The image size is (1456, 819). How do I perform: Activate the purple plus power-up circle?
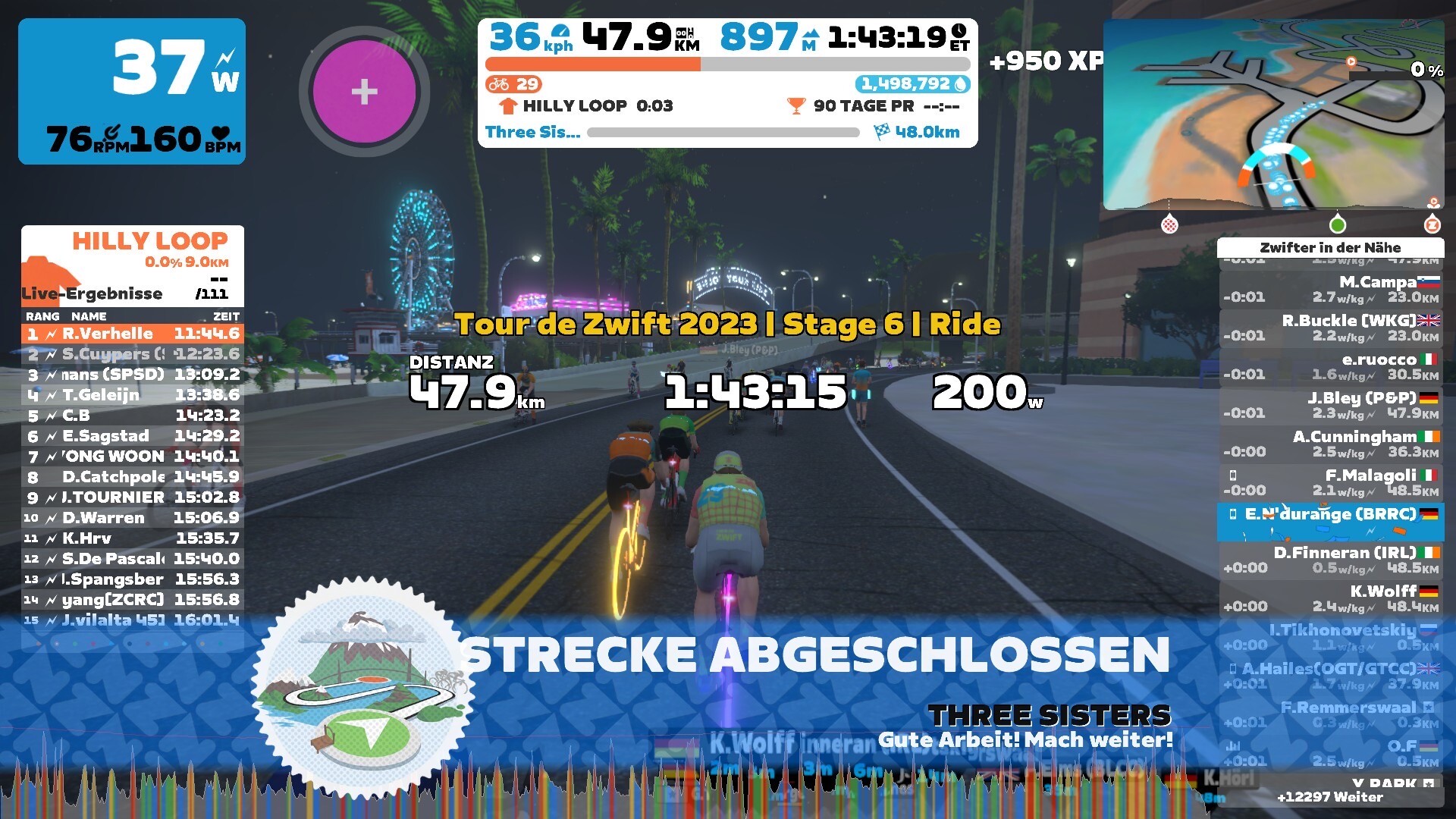[x=364, y=91]
